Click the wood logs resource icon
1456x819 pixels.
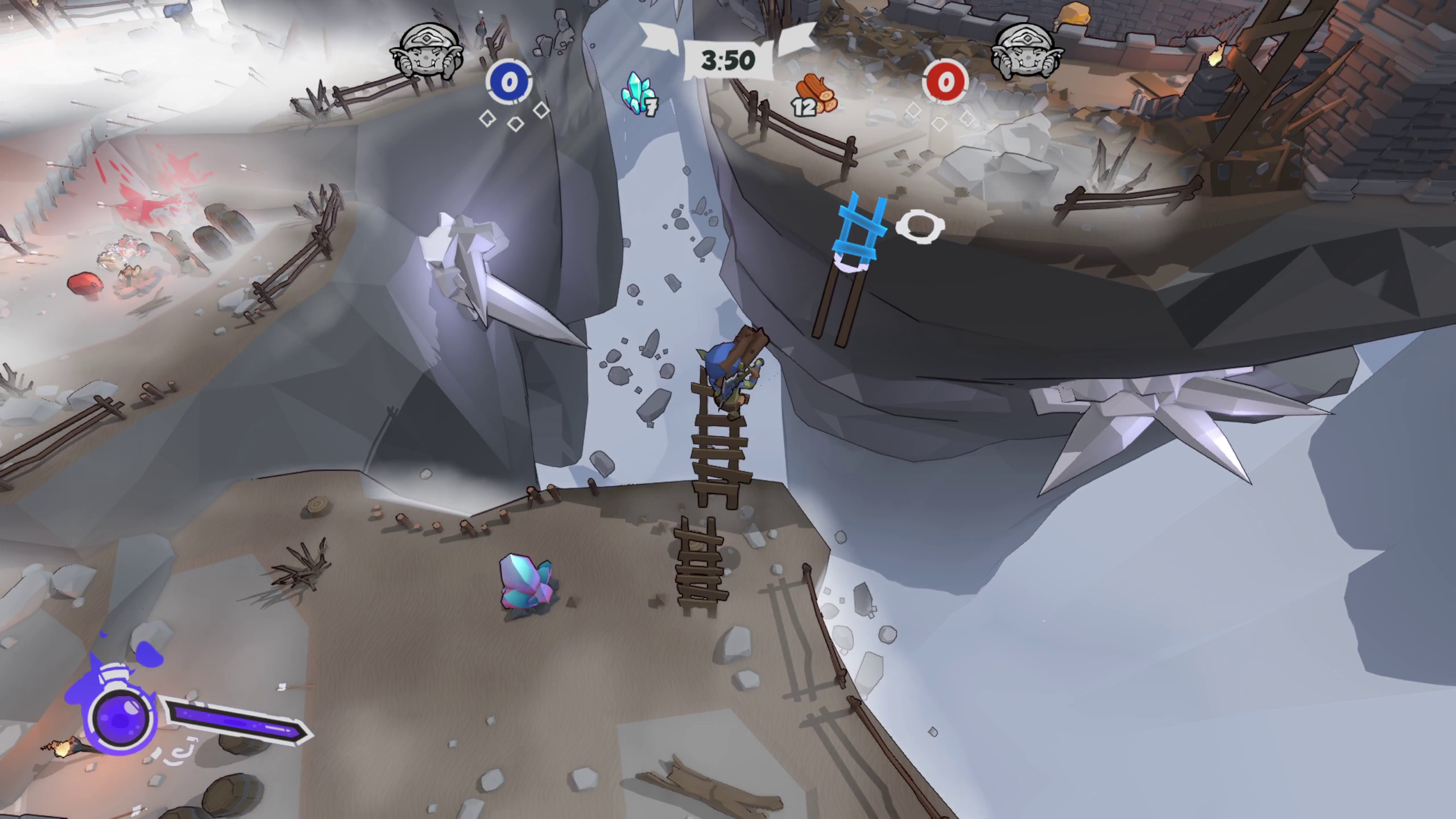[x=817, y=94]
